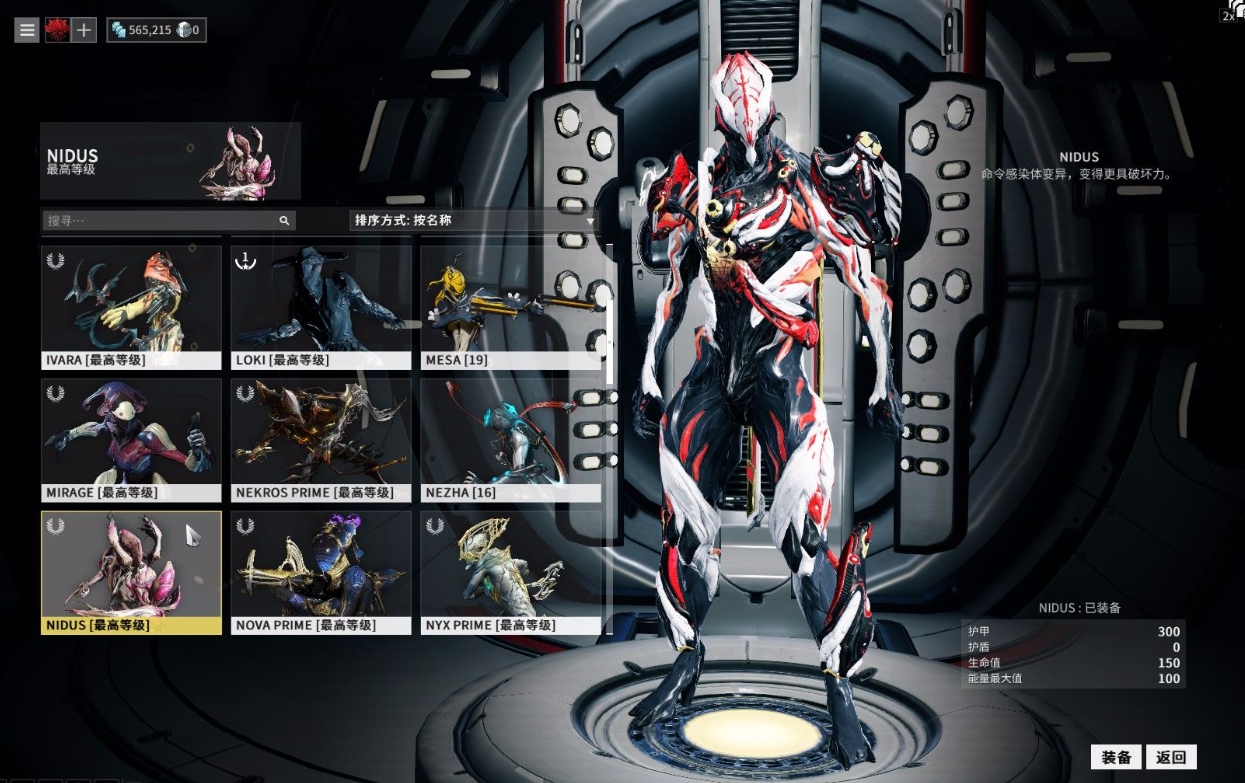Choose the Nekros Prime tile
1245x783 pixels.
[321, 439]
